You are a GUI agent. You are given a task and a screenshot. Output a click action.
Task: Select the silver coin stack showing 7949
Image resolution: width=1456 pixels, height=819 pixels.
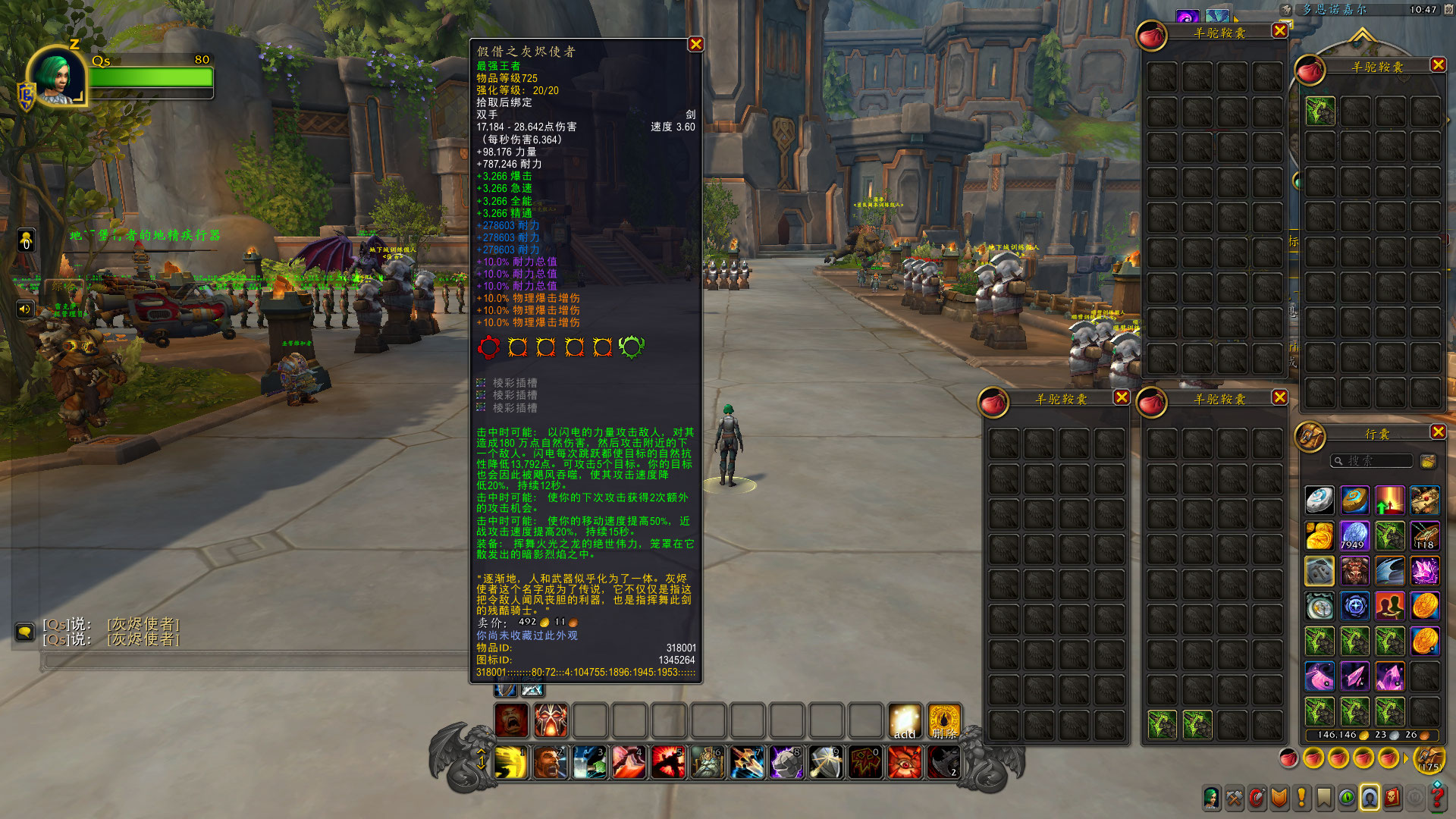click(1354, 535)
